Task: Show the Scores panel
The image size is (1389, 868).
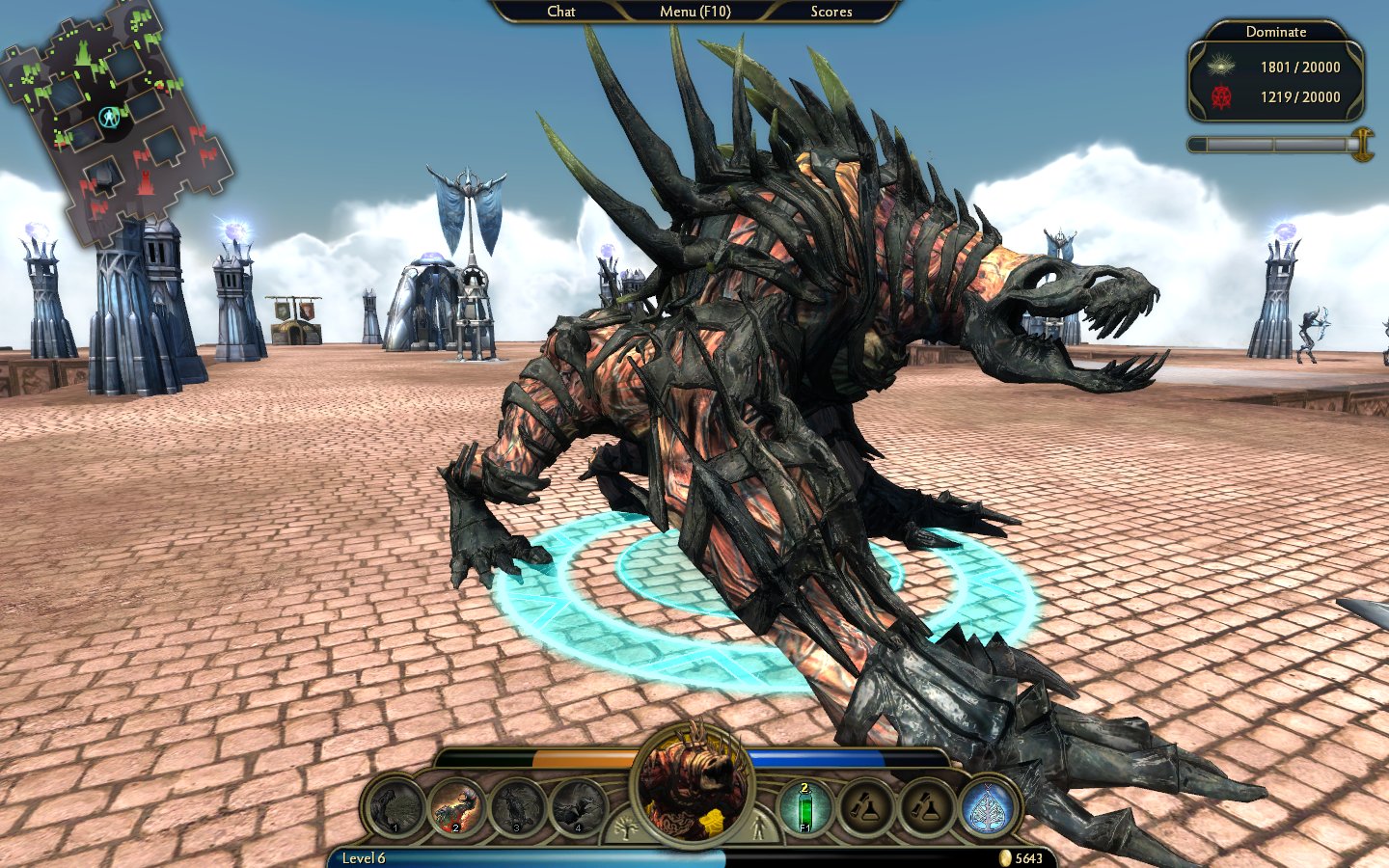Action: tap(831, 12)
